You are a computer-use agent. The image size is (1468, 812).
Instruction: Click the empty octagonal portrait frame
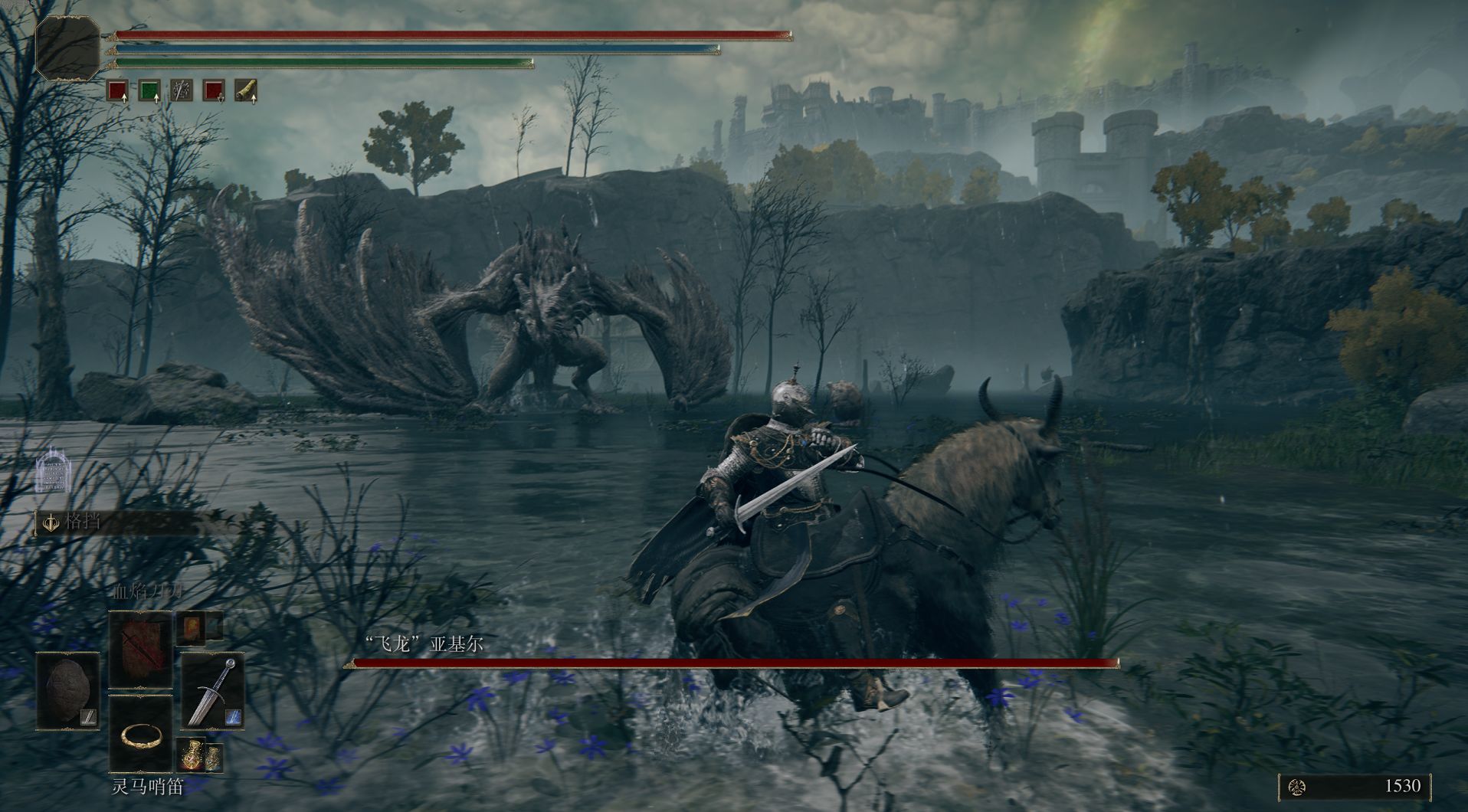[68, 47]
